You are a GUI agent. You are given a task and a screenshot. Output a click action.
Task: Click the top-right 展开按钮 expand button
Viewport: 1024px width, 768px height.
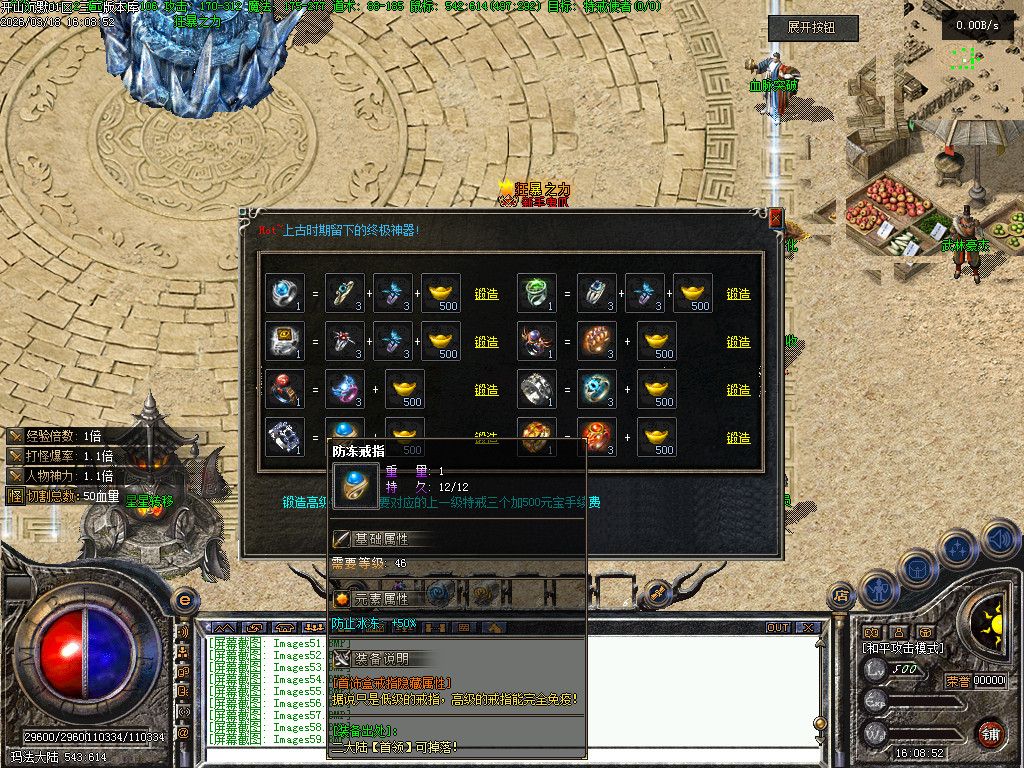tap(813, 28)
